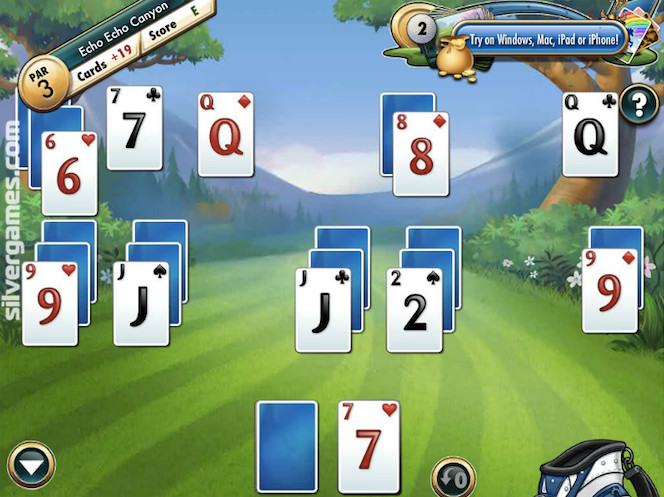Open the Try on Windows, Mac, iPad banner

pos(539,41)
